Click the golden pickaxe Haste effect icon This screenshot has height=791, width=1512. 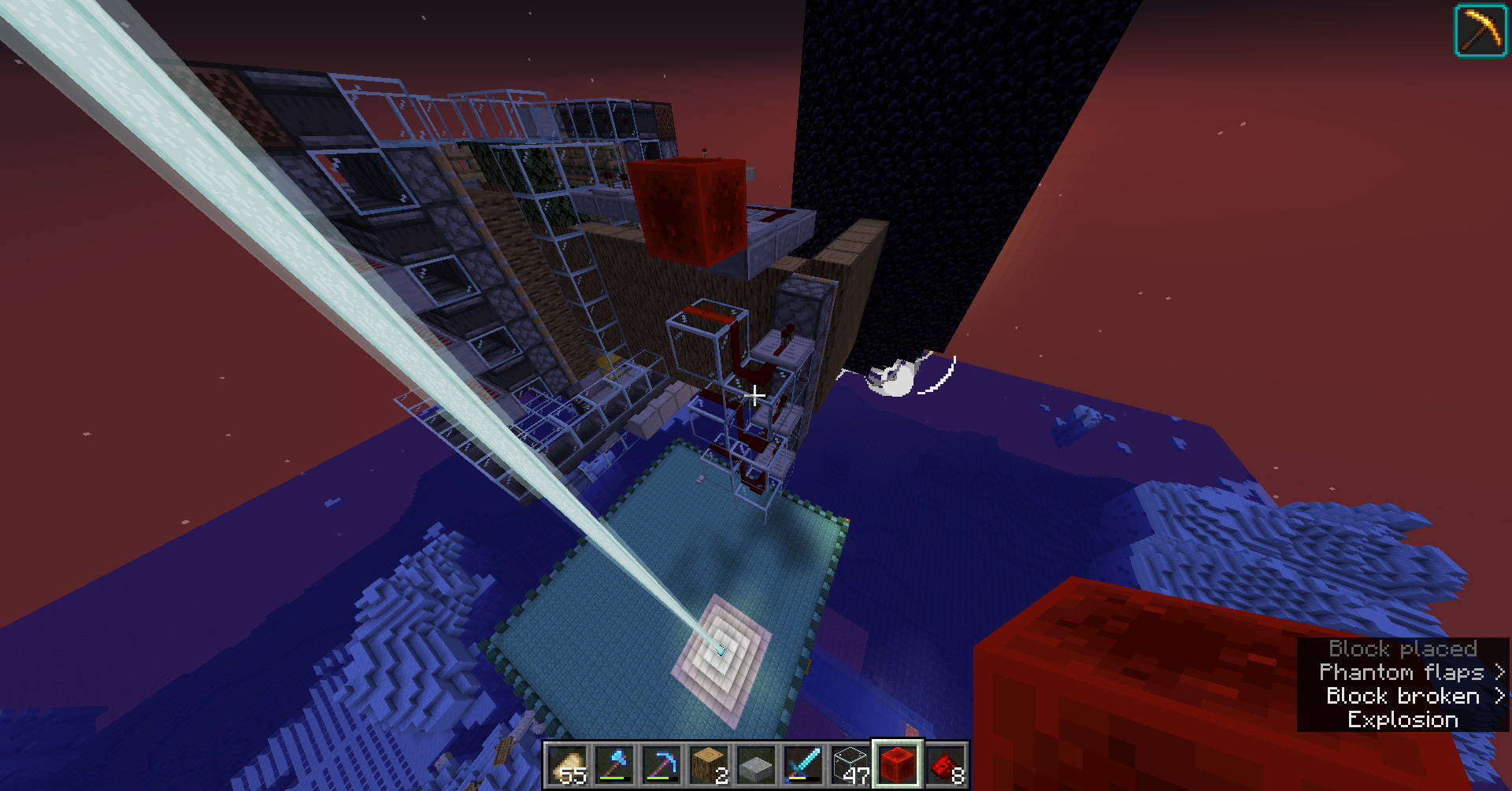pyautogui.click(x=1480, y=31)
